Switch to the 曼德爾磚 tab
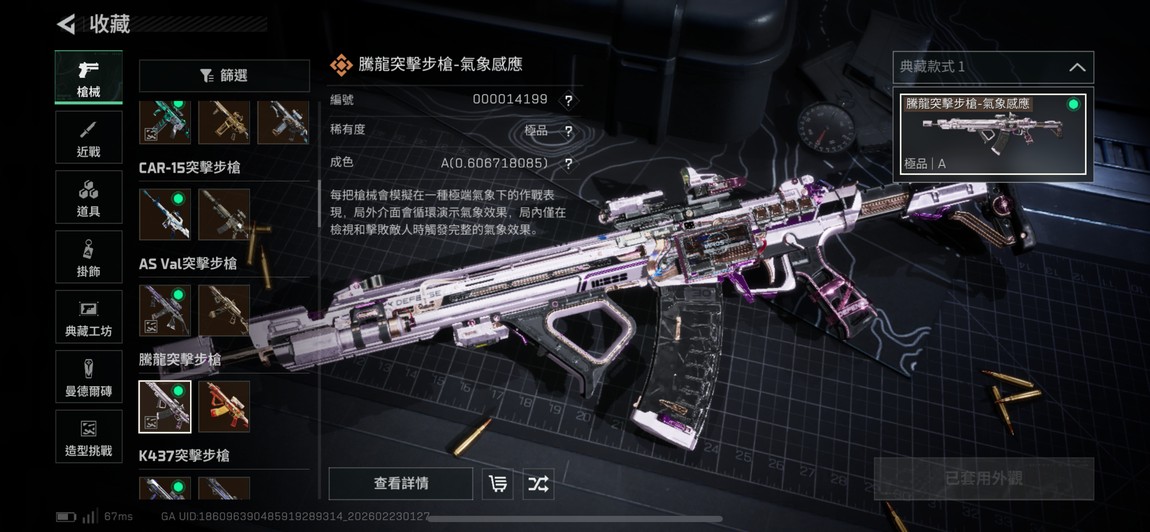Image resolution: width=1150 pixels, height=532 pixels. (x=89, y=377)
